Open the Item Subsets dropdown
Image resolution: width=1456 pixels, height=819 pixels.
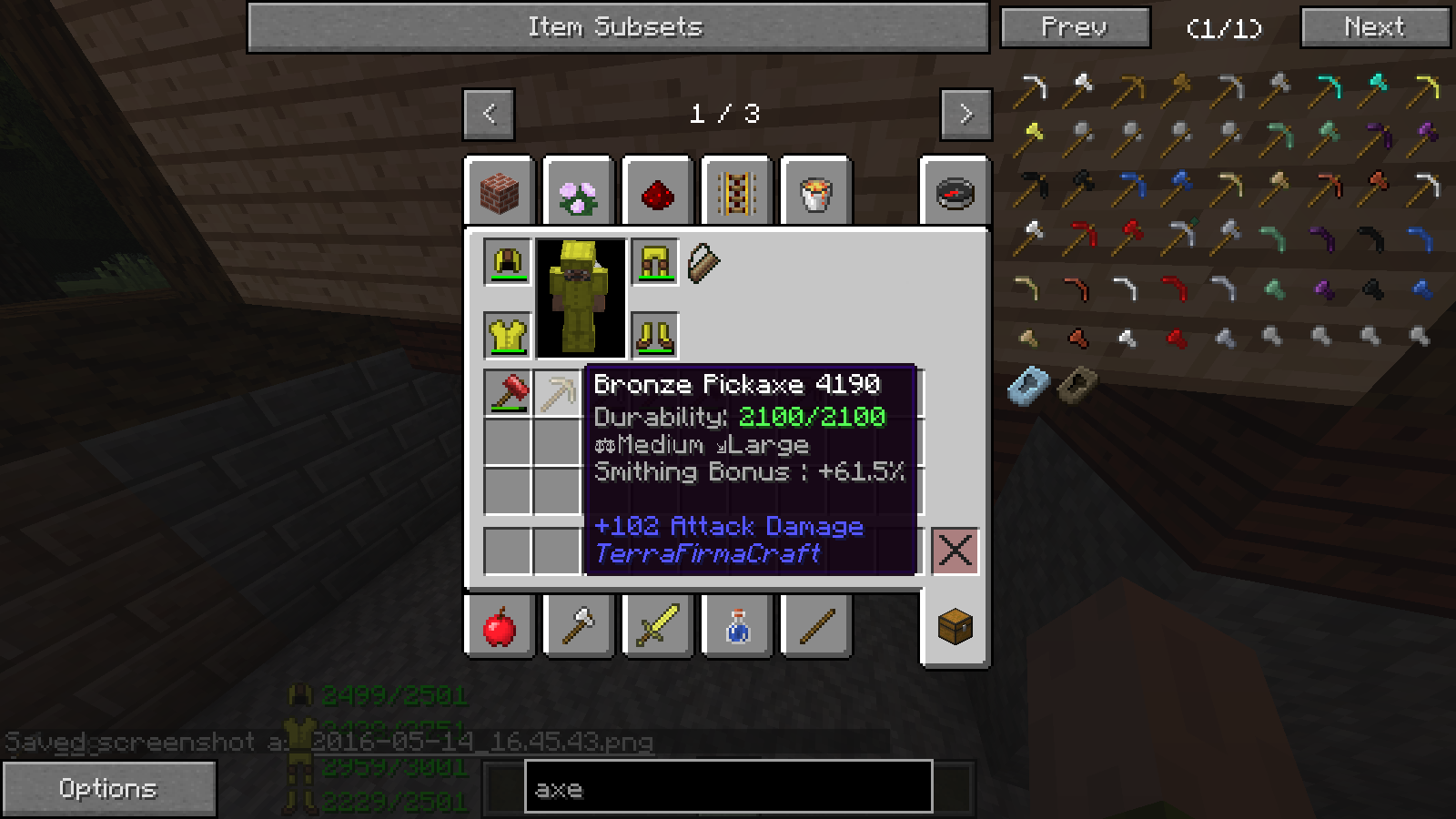pyautogui.click(x=617, y=27)
